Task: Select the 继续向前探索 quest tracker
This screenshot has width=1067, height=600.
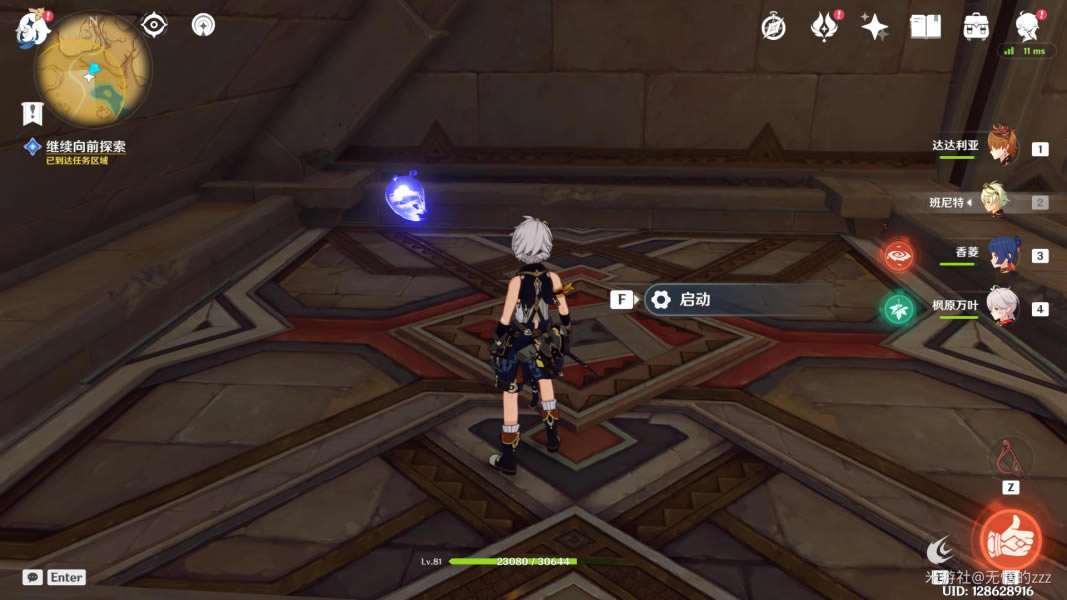Action: point(85,147)
